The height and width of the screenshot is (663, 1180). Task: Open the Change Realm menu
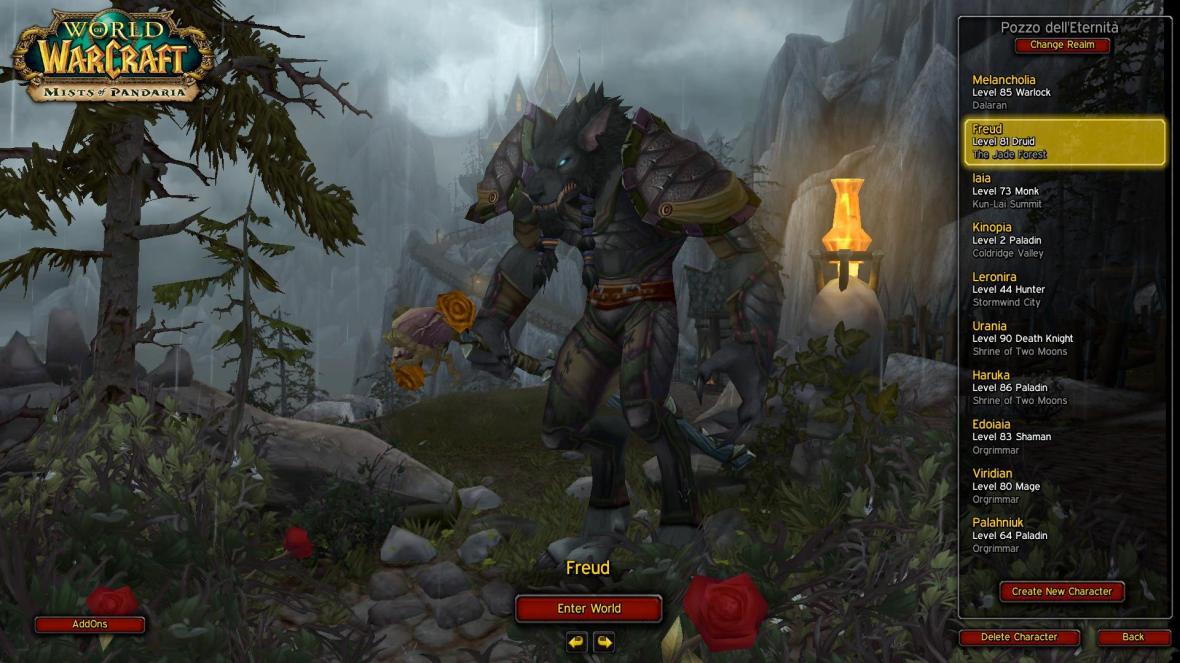click(x=1062, y=45)
